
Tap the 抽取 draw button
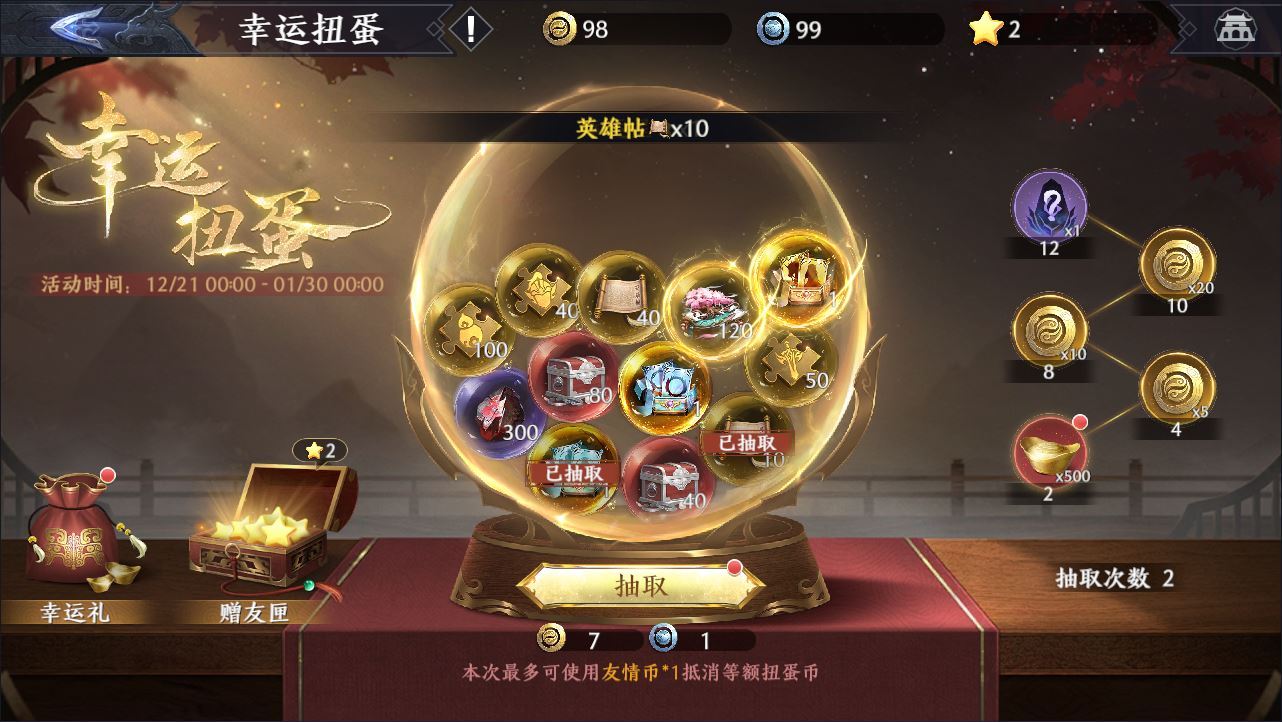(x=640, y=586)
